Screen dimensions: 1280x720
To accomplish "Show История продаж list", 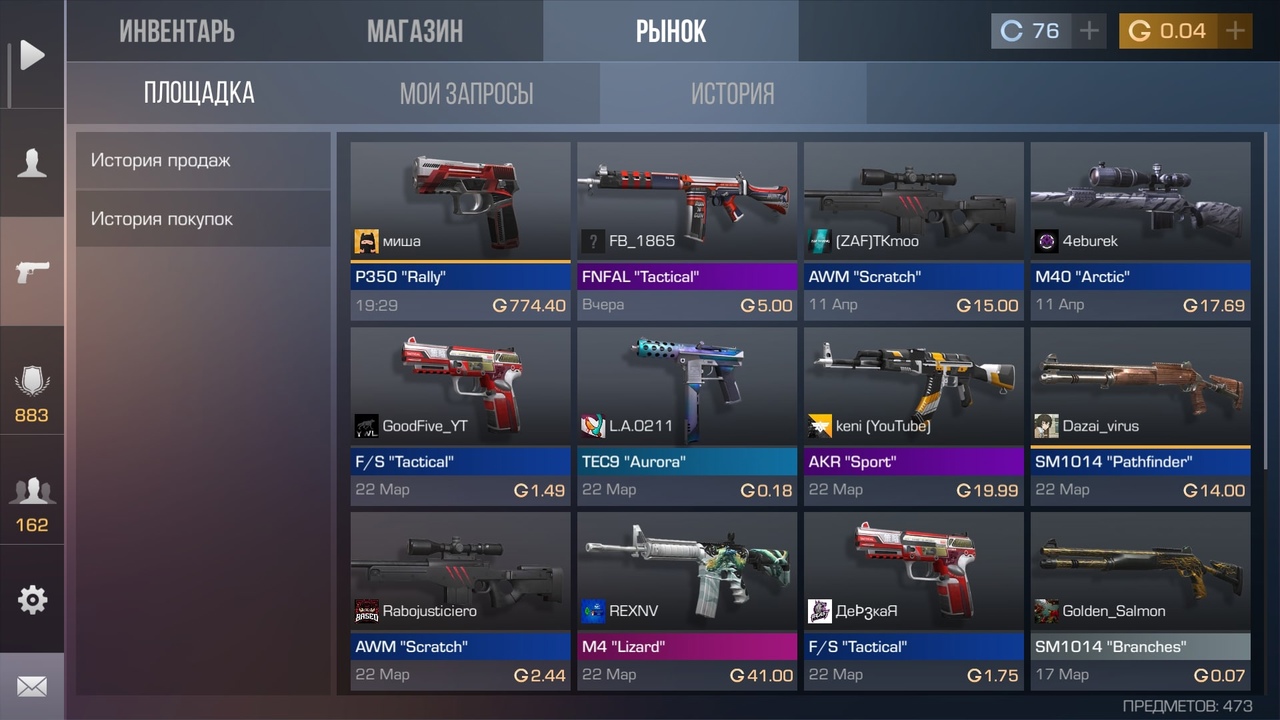I will coord(203,160).
